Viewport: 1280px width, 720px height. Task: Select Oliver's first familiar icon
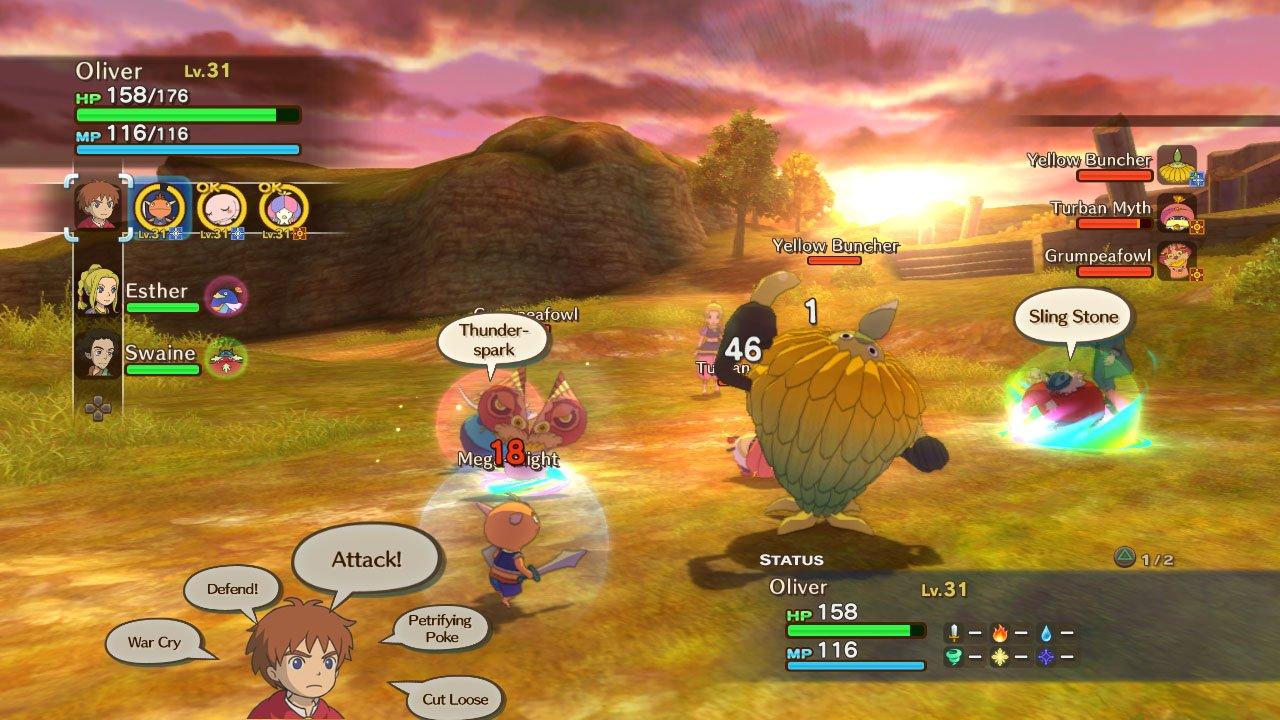(160, 207)
